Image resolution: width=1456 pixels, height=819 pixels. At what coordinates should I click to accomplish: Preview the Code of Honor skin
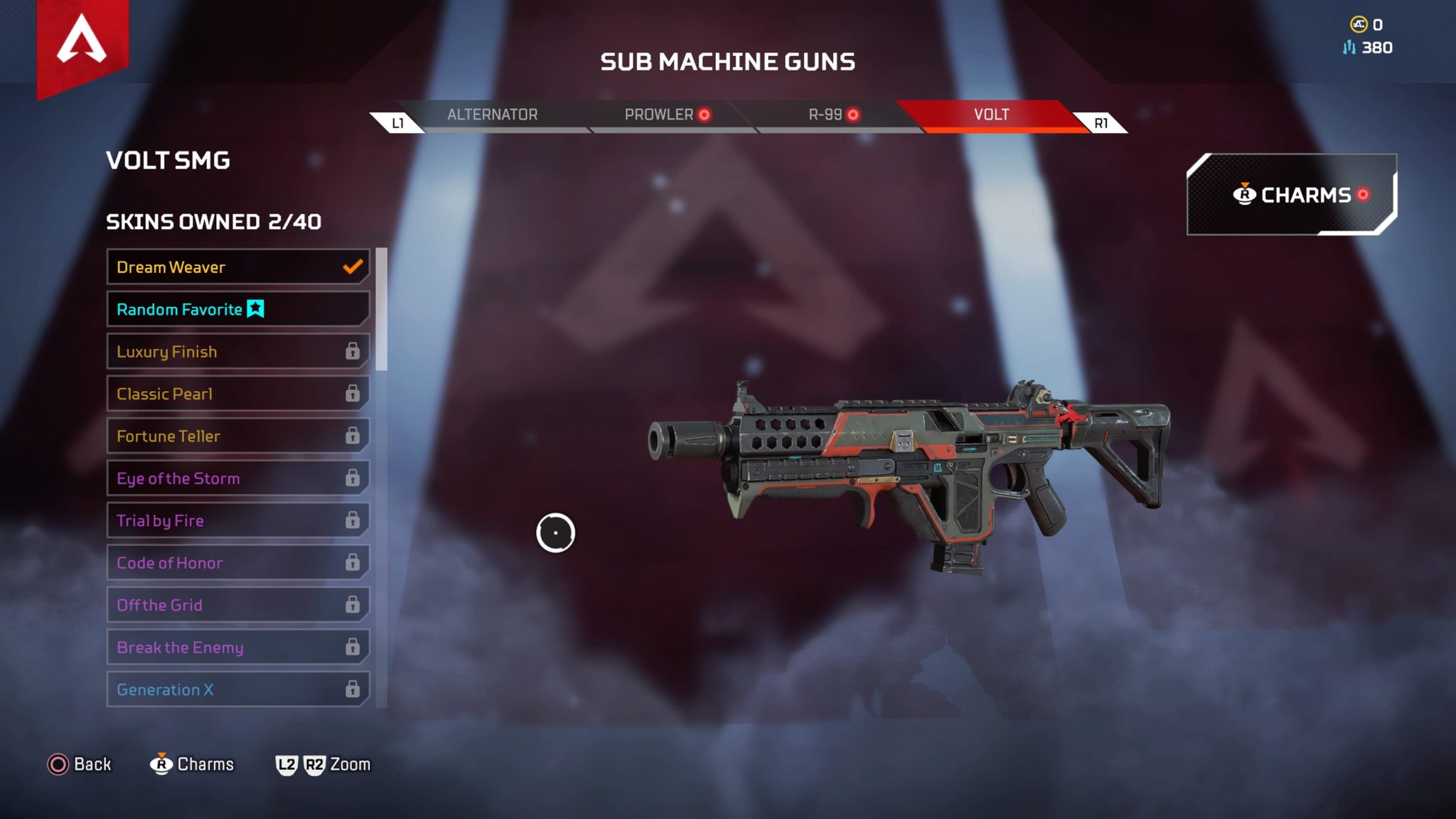237,563
